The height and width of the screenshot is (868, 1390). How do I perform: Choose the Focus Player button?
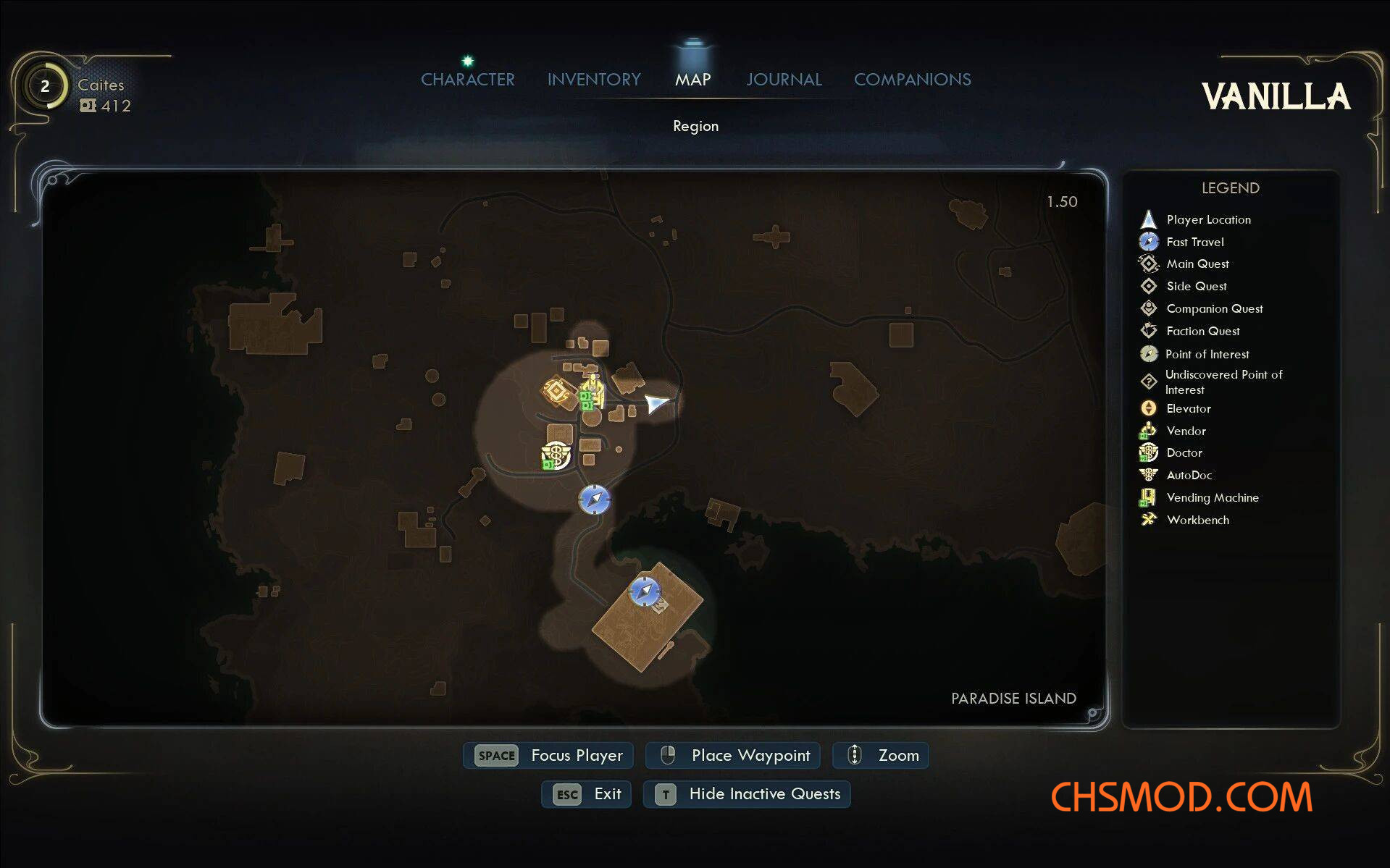(548, 755)
